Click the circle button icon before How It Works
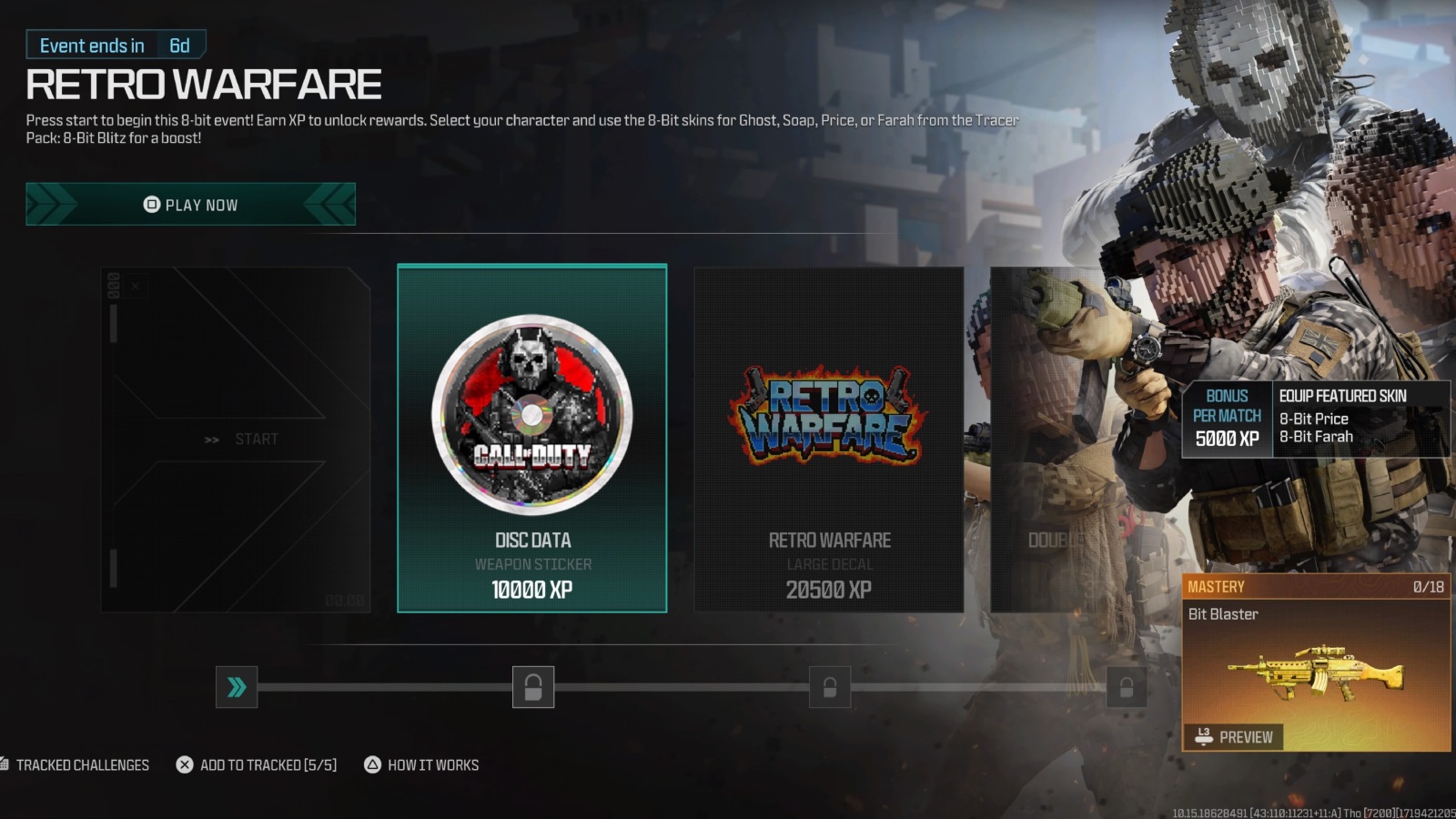The width and height of the screenshot is (1456, 819). tap(370, 764)
